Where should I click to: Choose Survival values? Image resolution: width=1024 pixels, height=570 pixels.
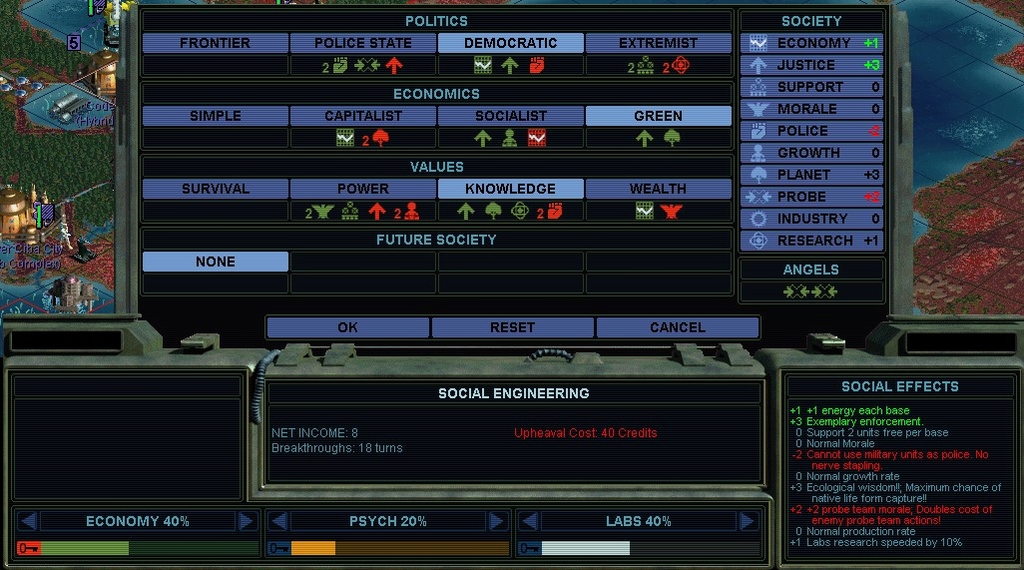215,188
